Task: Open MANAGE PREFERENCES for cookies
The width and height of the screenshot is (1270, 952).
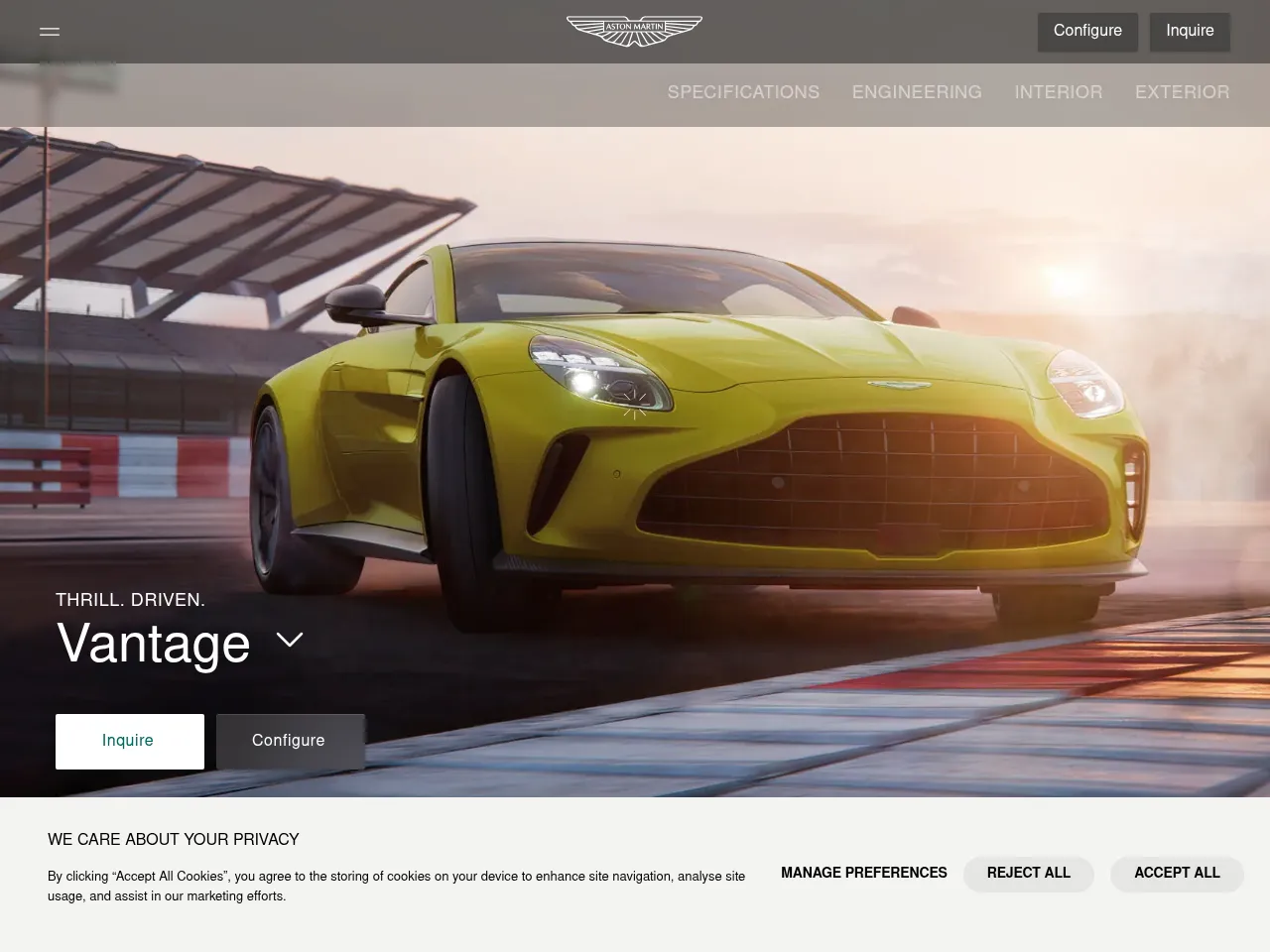Action: pyautogui.click(x=863, y=874)
